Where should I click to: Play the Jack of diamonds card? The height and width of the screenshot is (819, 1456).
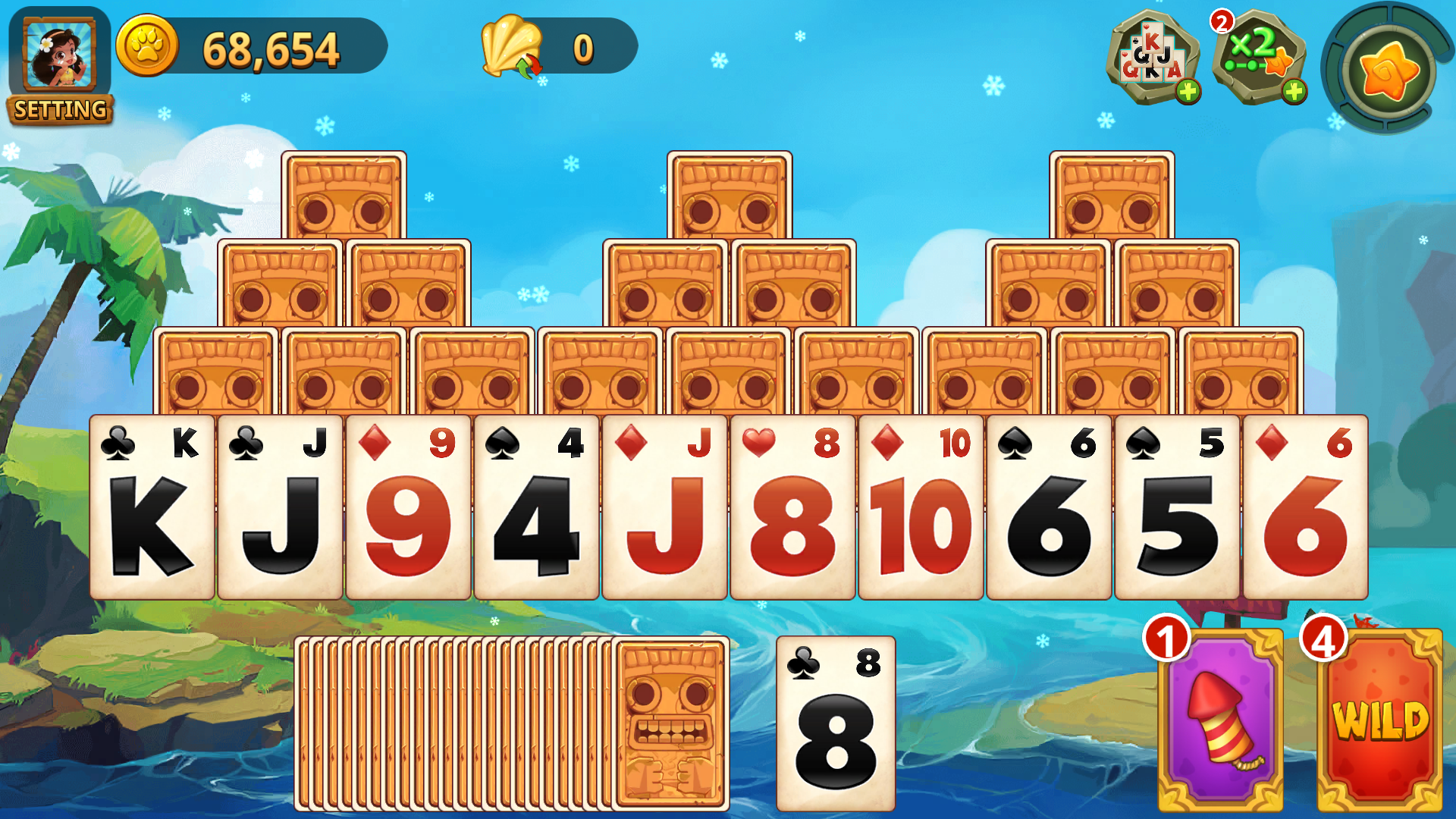point(664,508)
